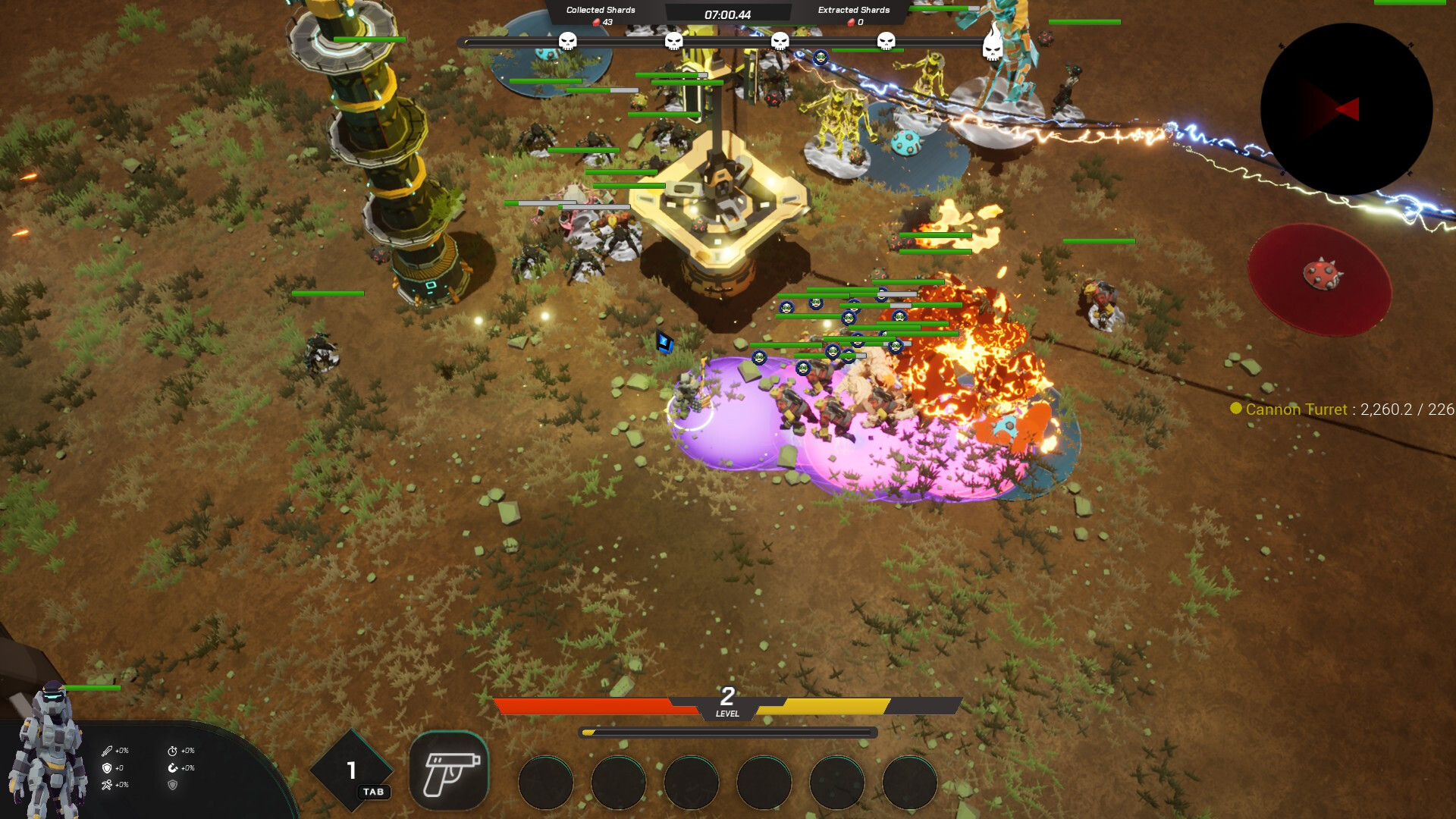Click the shield defense stat icon
The width and height of the screenshot is (1456, 819).
(x=107, y=768)
